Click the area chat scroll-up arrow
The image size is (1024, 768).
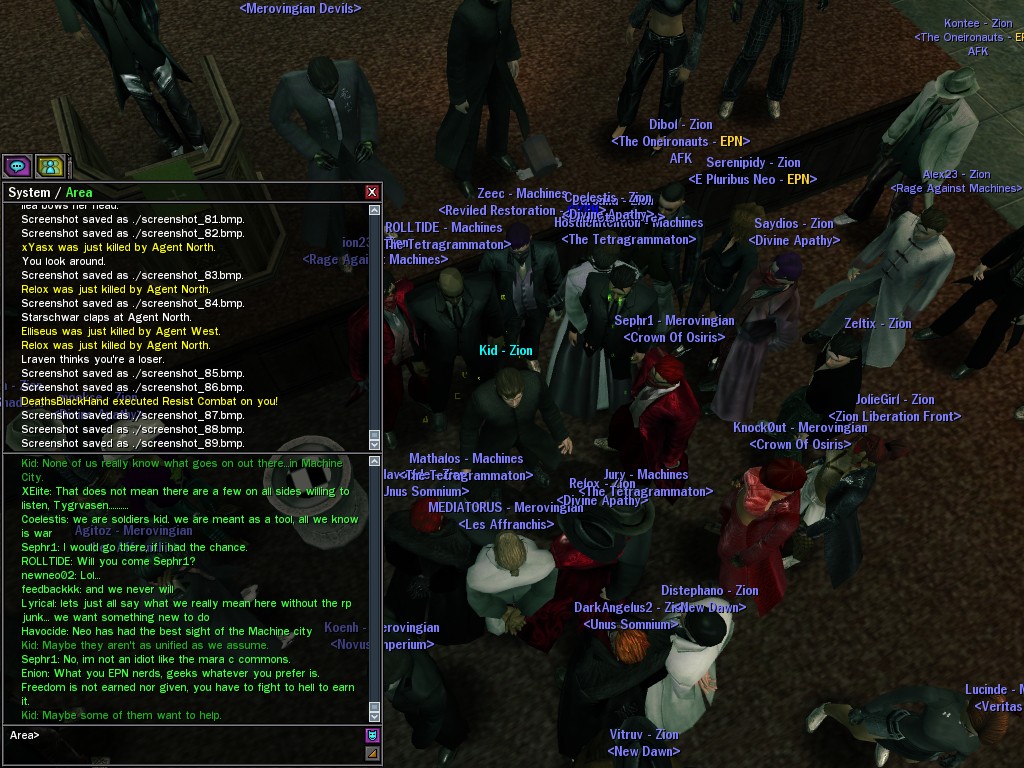pyautogui.click(x=375, y=463)
